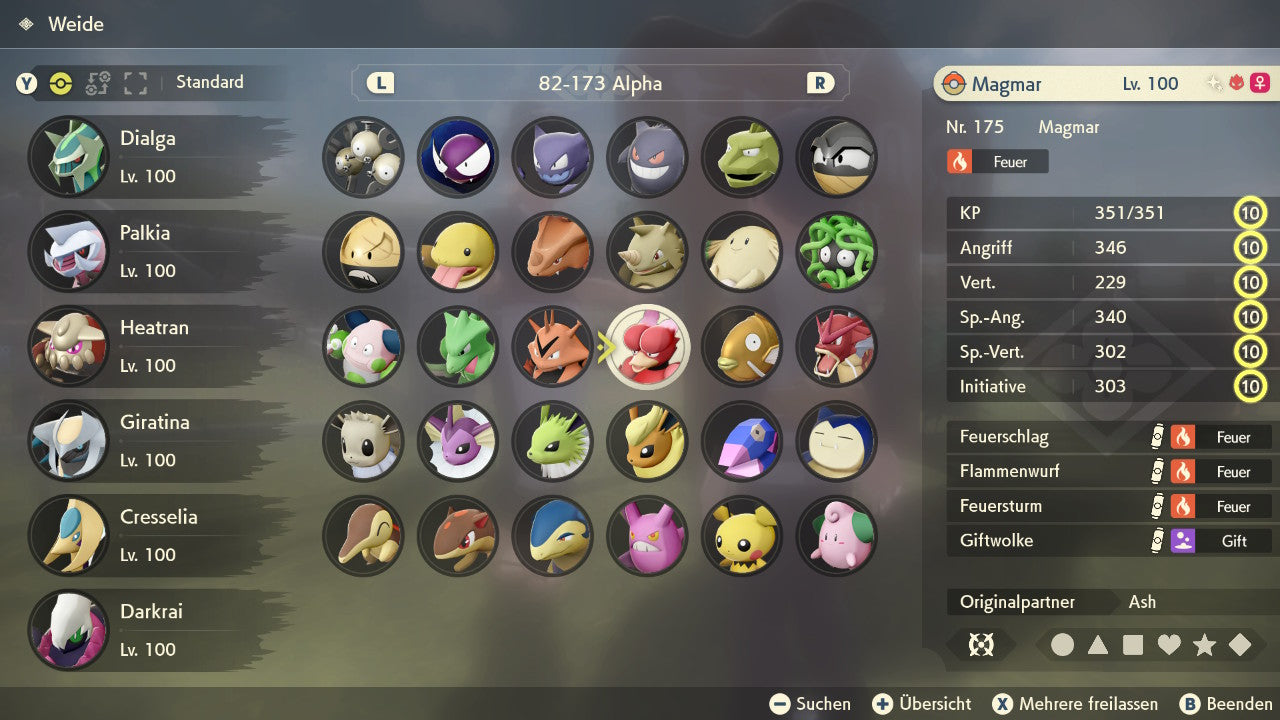The image size is (1280, 720).
Task: Open the R page navigation arrow
Action: [819, 84]
